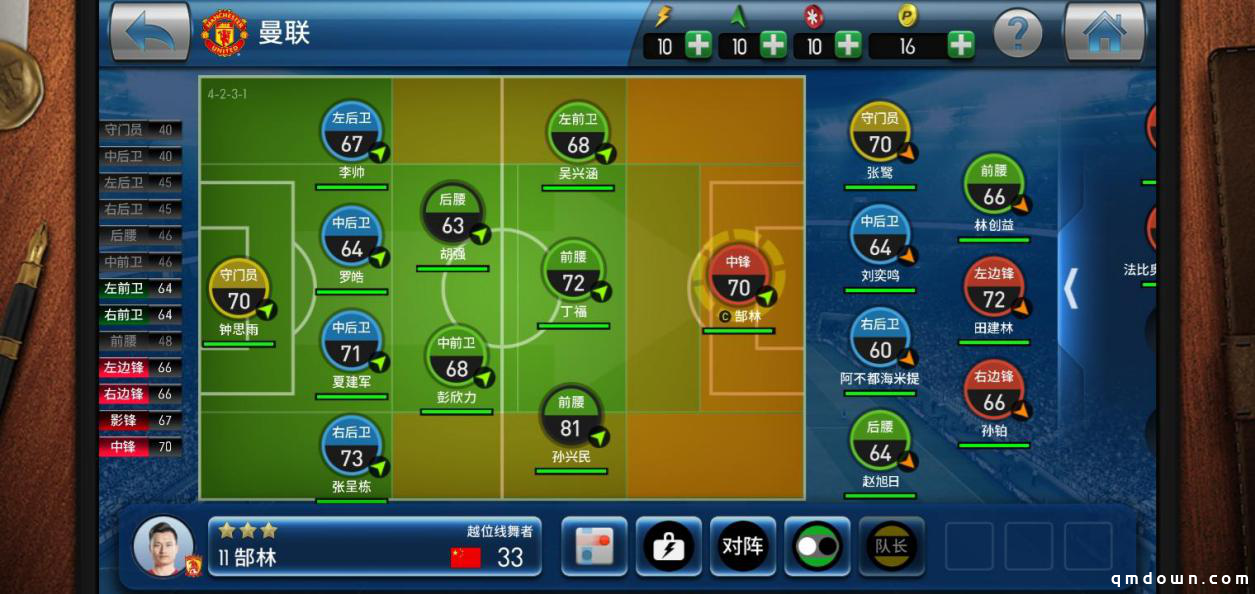Select left back 李帅
Image resolution: width=1255 pixels, height=594 pixels.
point(352,135)
